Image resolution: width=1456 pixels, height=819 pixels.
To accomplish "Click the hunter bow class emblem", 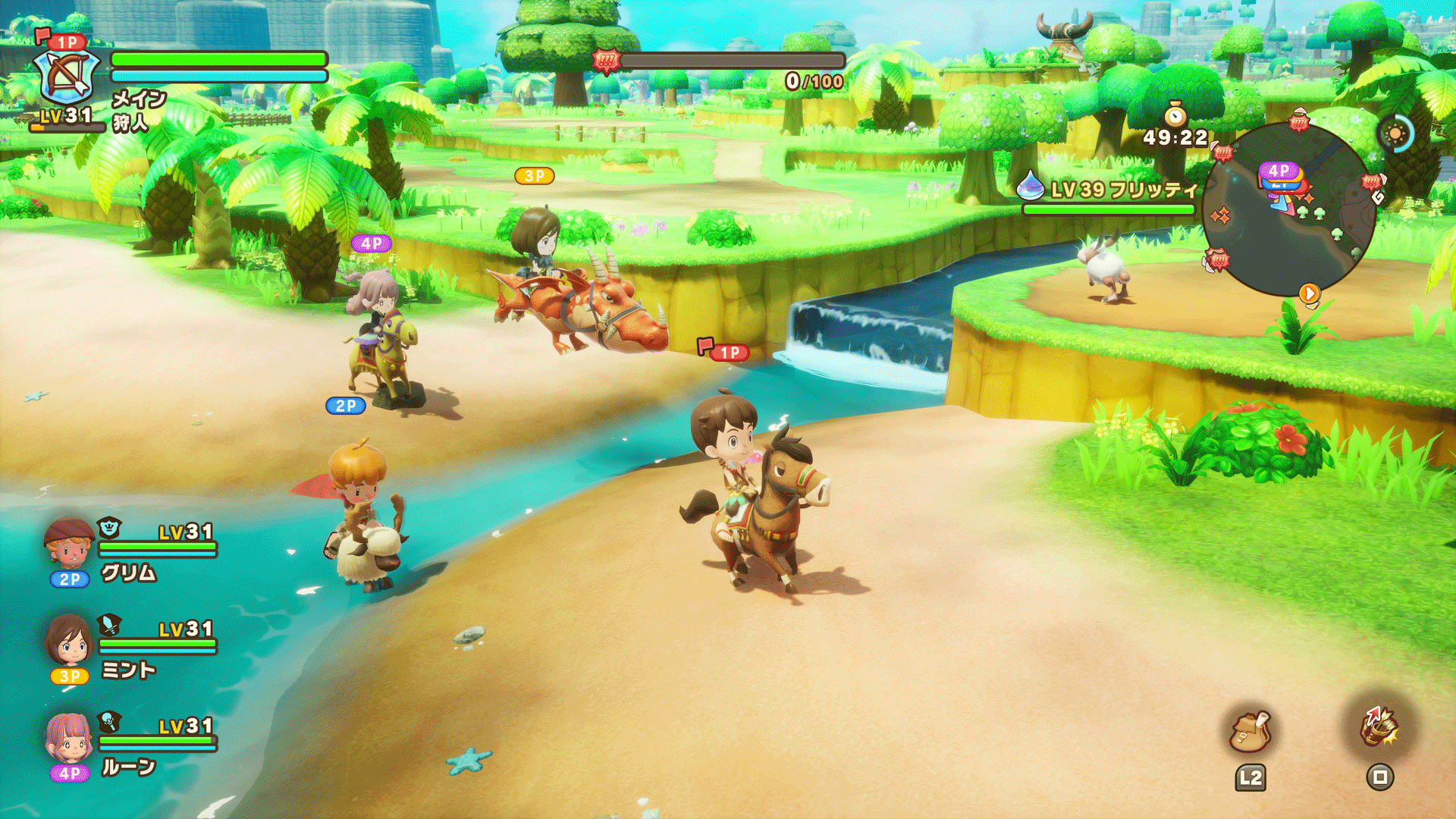I will click(x=67, y=77).
